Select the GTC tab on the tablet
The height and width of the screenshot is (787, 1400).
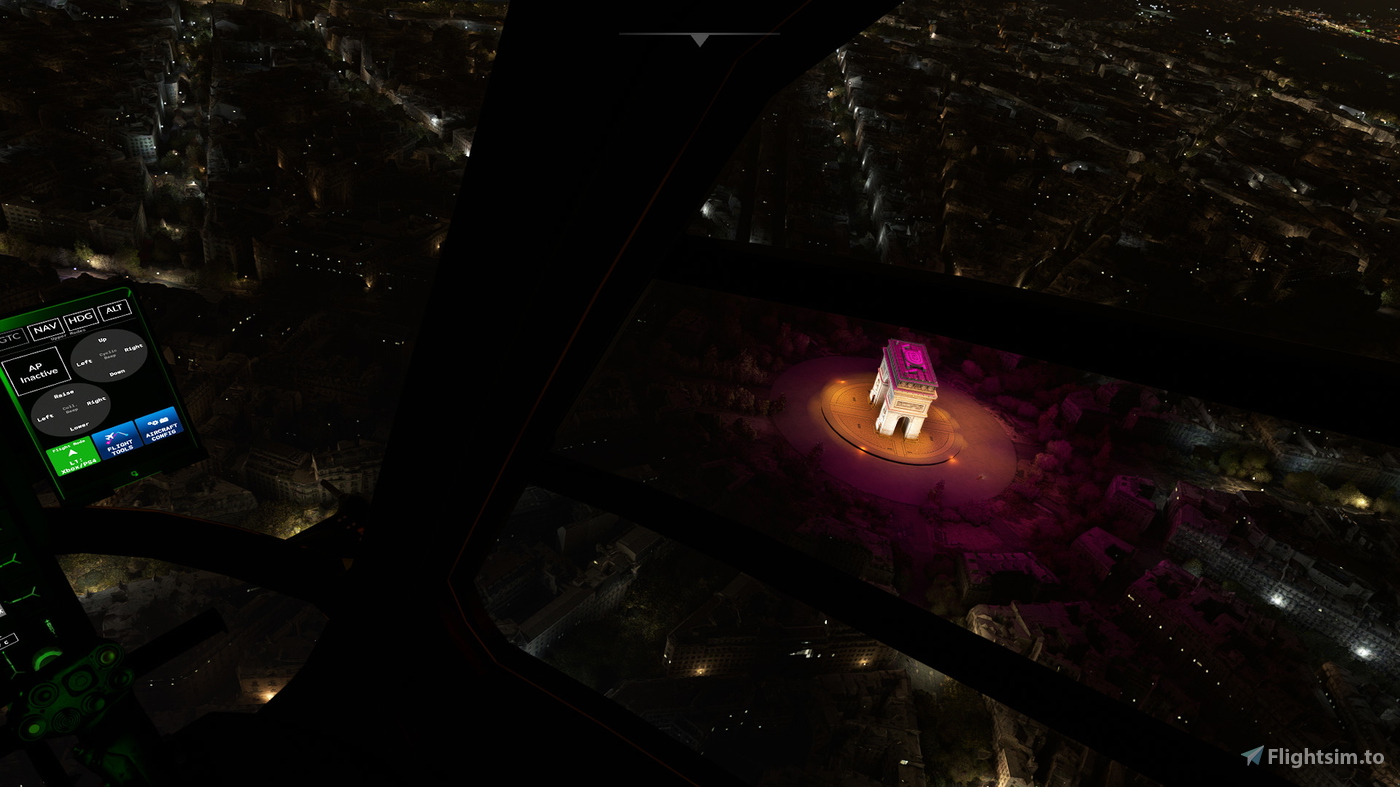point(11,335)
